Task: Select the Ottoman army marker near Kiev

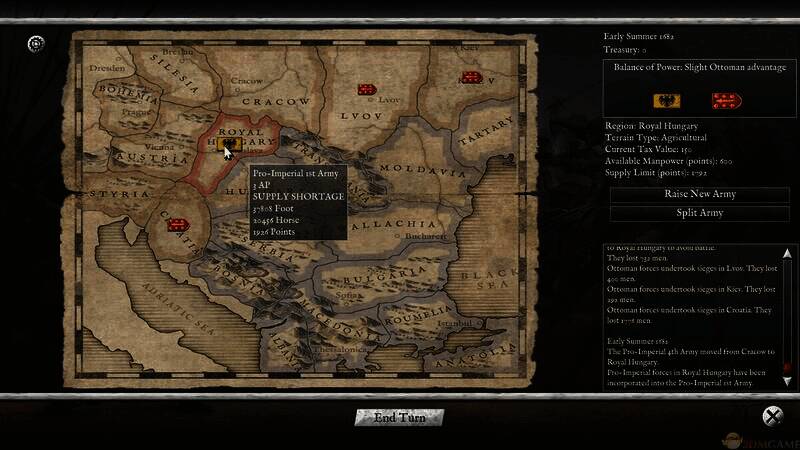Action: (470, 77)
